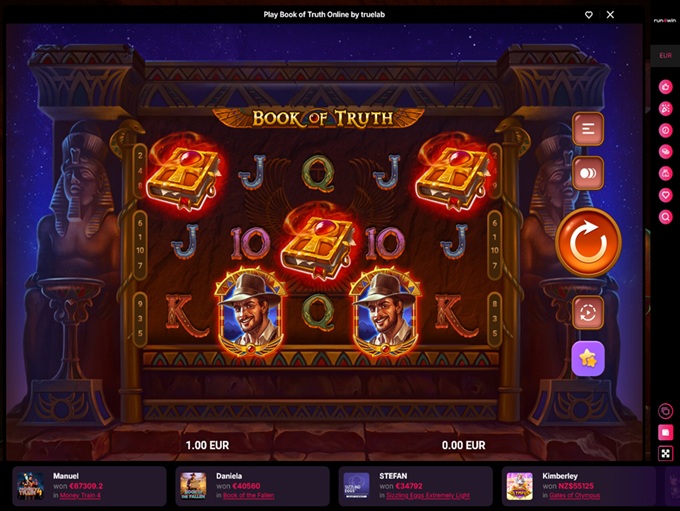Click Daniela's Book of the Fallen thumbnail
This screenshot has height=511, width=680.
click(x=193, y=485)
